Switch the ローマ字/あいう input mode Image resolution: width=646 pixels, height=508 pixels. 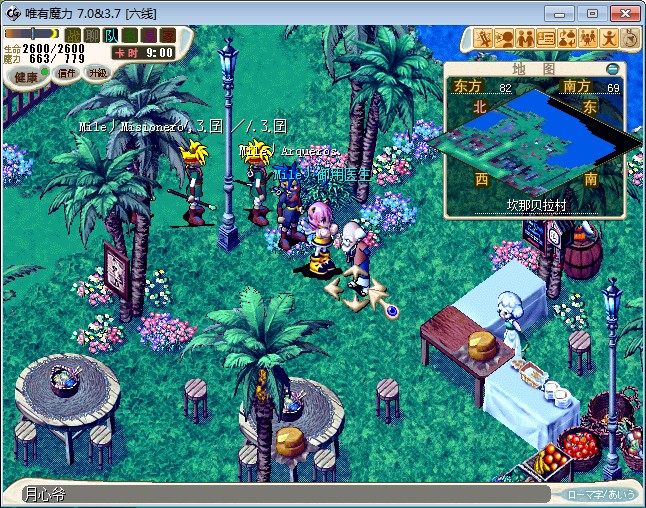pyautogui.click(x=601, y=494)
